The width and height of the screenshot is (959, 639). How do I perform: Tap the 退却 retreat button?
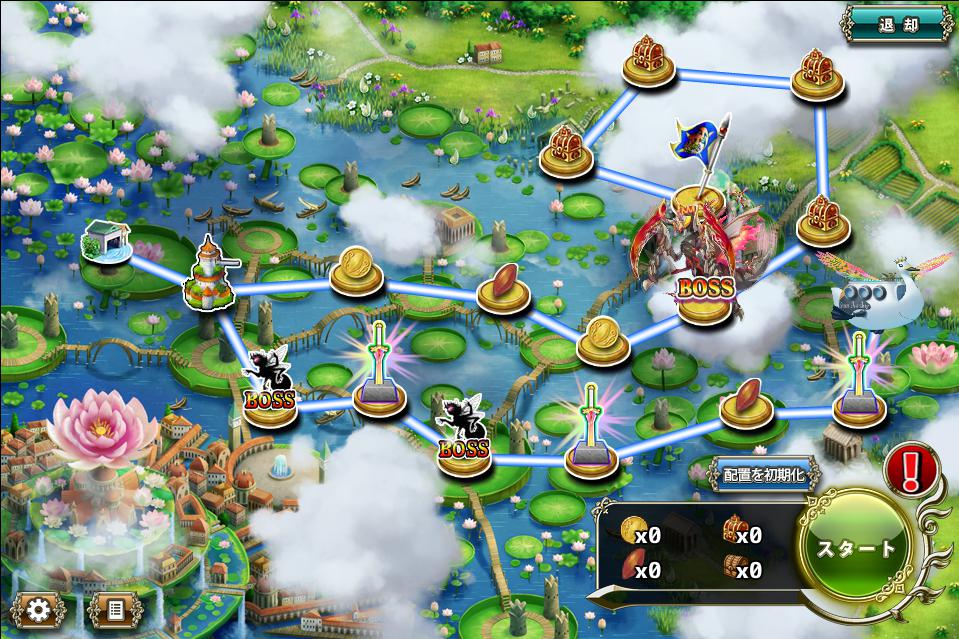896,23
